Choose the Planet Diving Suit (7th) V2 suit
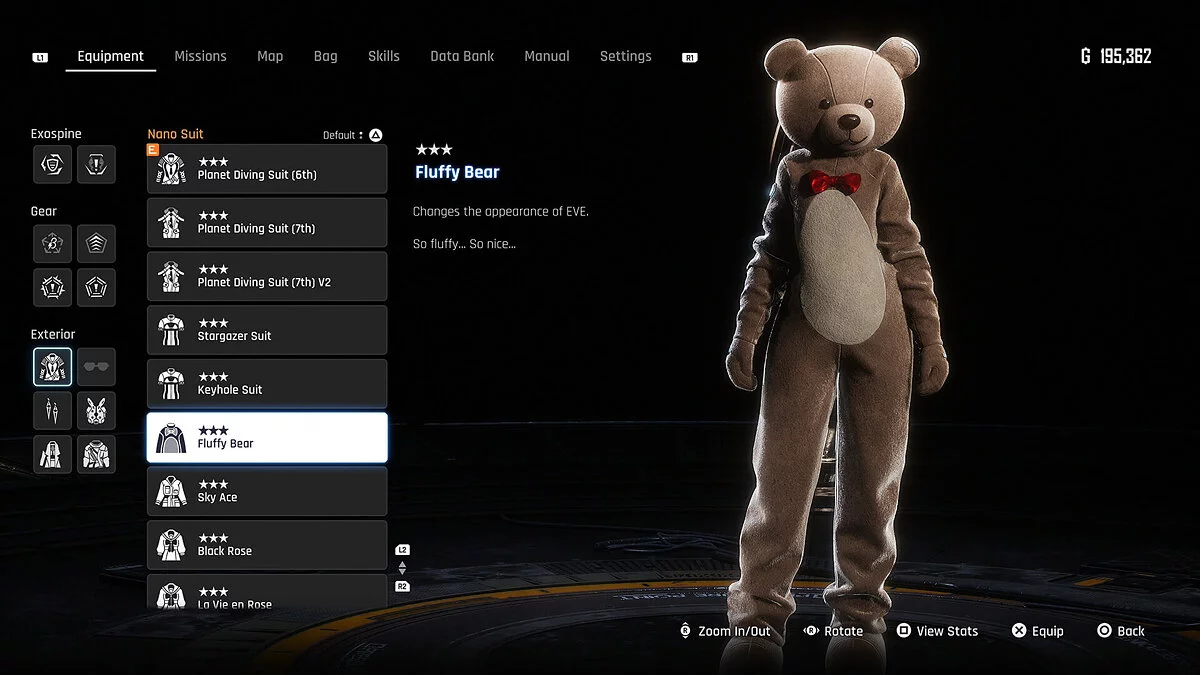This screenshot has height=675, width=1200. pos(267,276)
